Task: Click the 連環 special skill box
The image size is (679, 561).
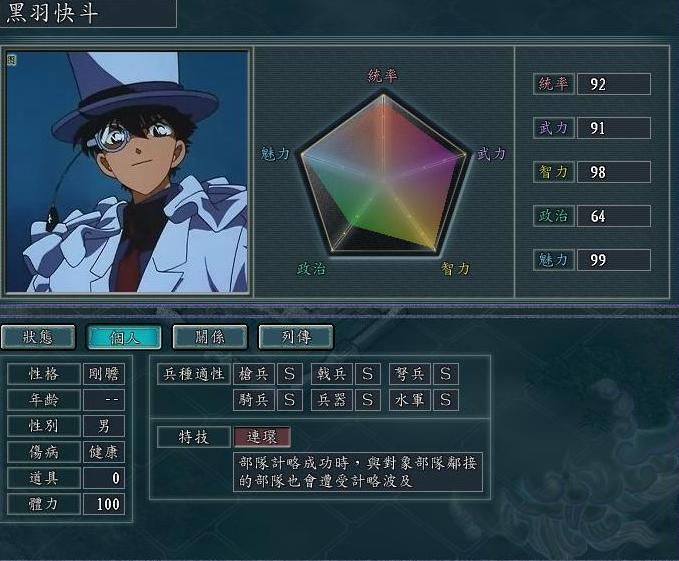Action: click(x=262, y=437)
